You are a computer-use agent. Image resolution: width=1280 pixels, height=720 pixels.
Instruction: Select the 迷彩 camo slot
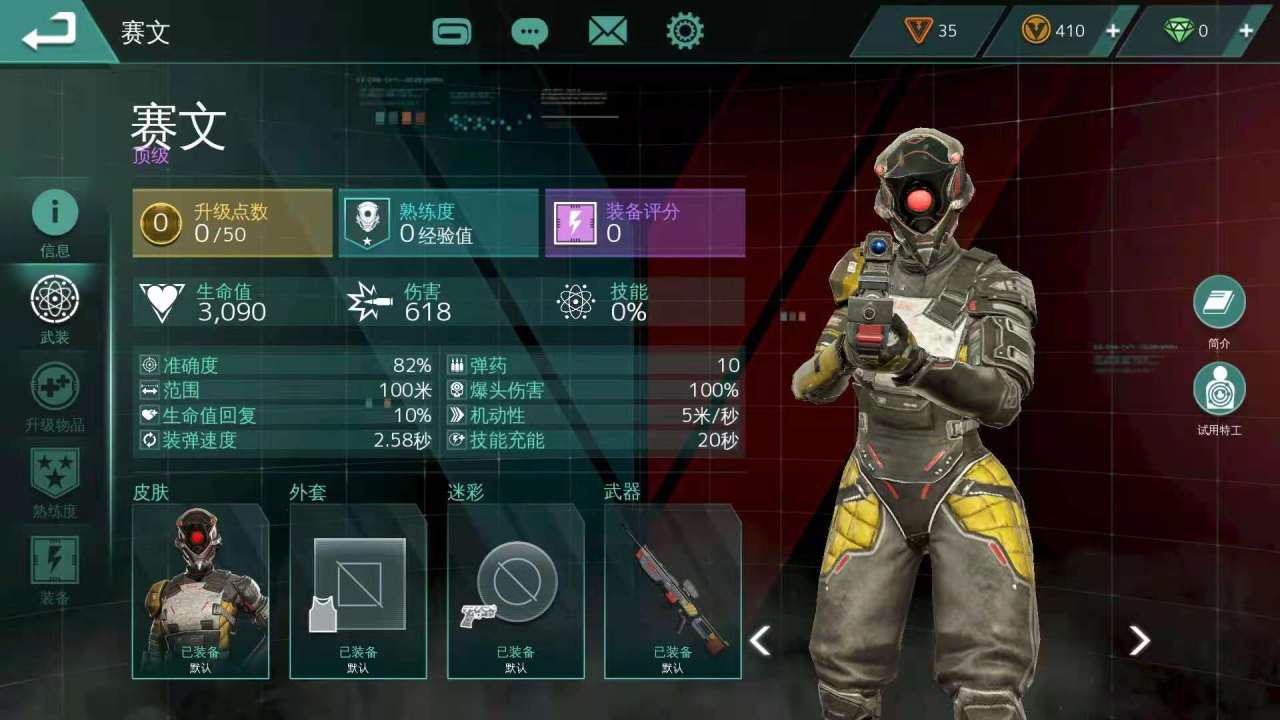click(x=516, y=592)
